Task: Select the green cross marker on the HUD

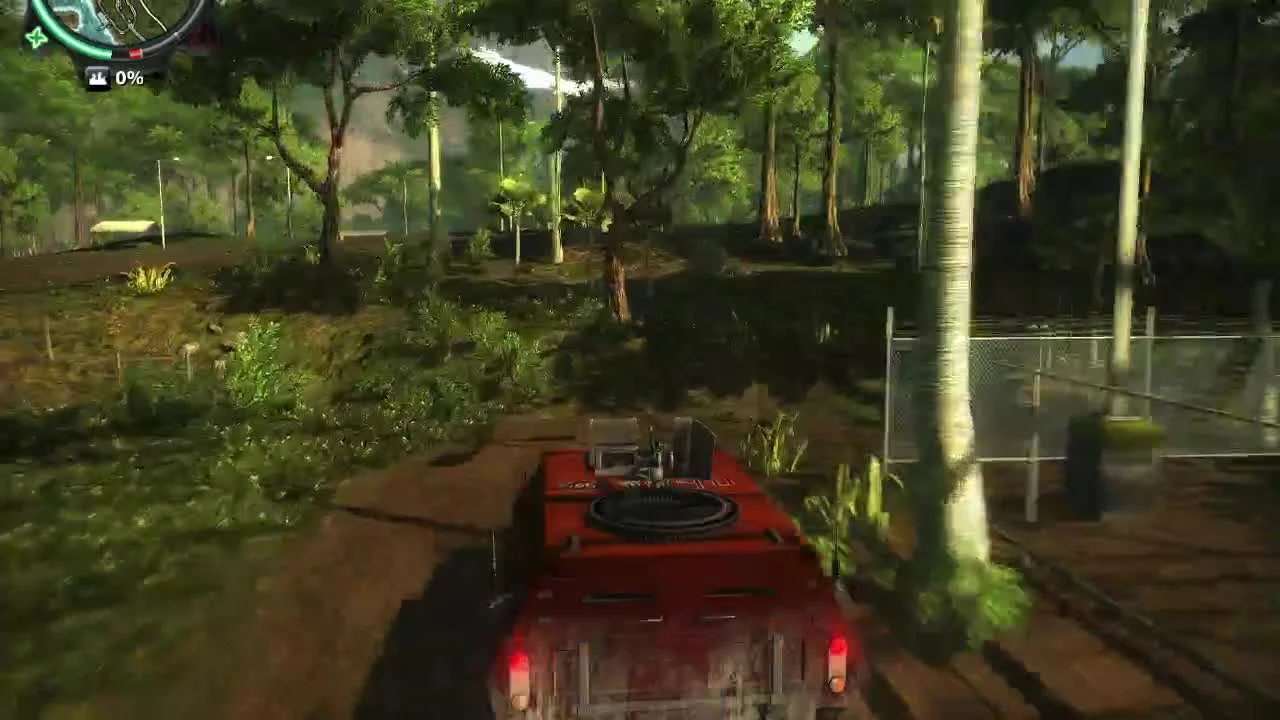Action: point(36,37)
